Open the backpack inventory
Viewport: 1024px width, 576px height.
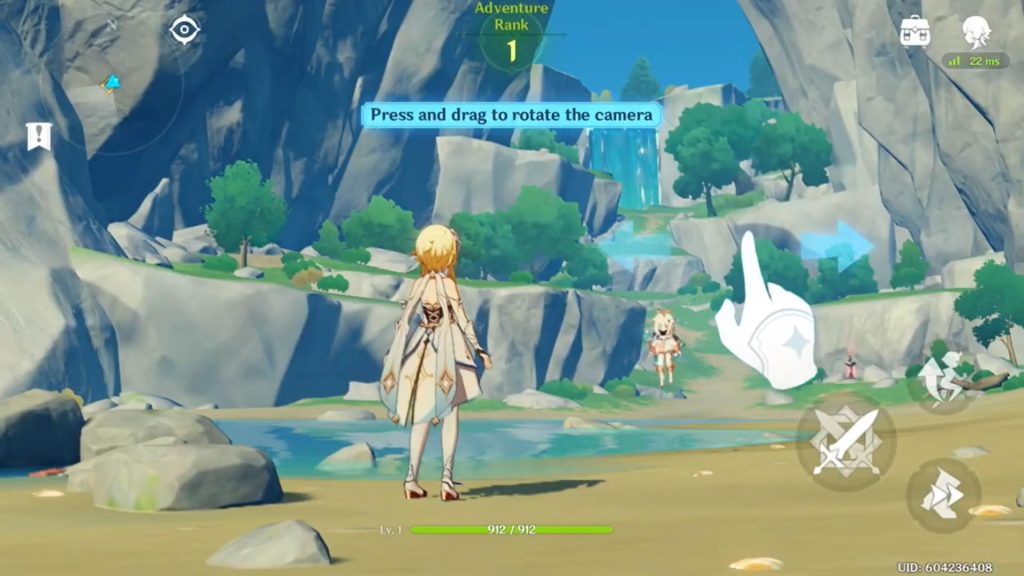915,31
